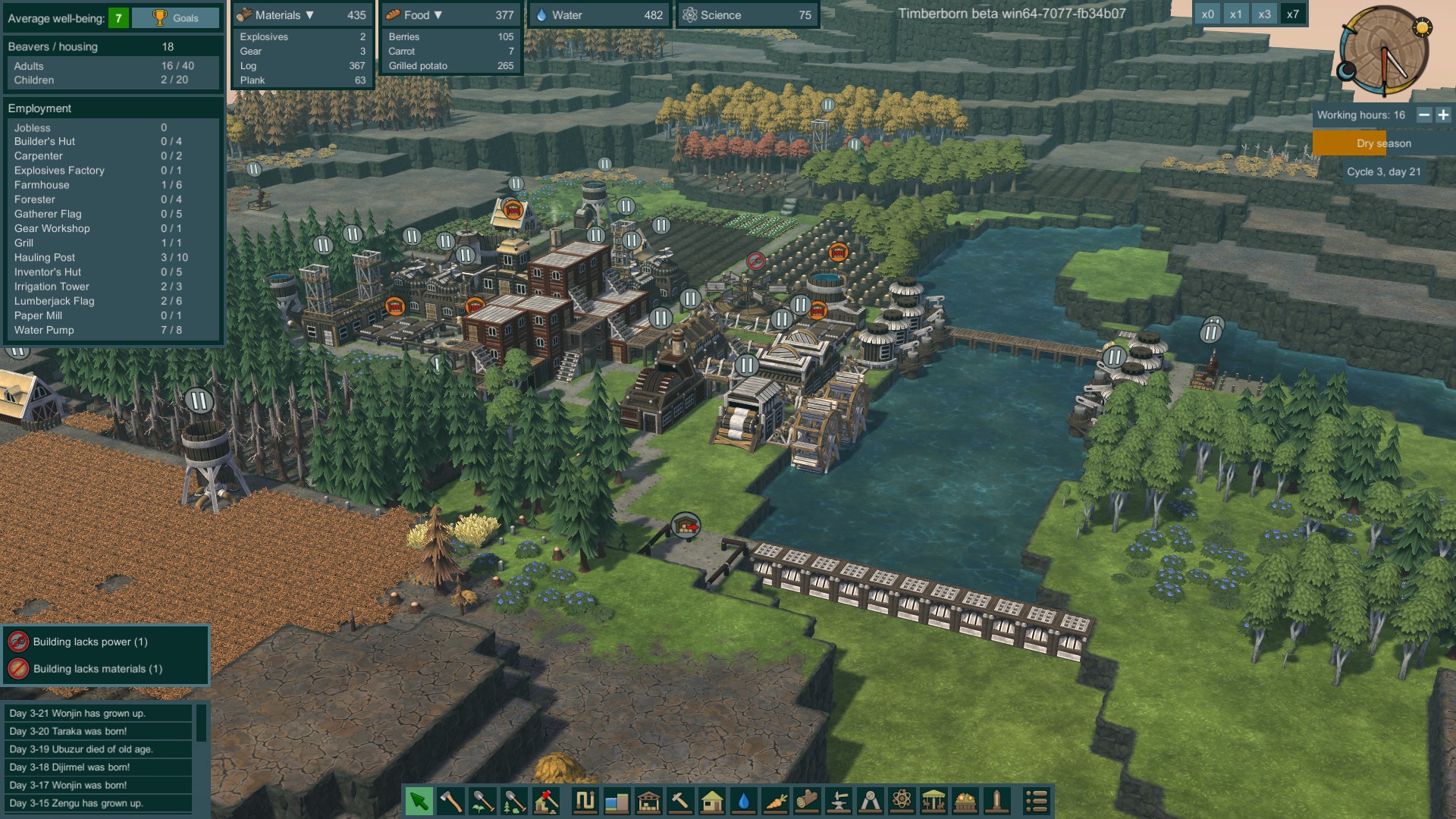This screenshot has height=819, width=1456.
Task: Pause the game with x0 speed
Action: (x=1207, y=14)
